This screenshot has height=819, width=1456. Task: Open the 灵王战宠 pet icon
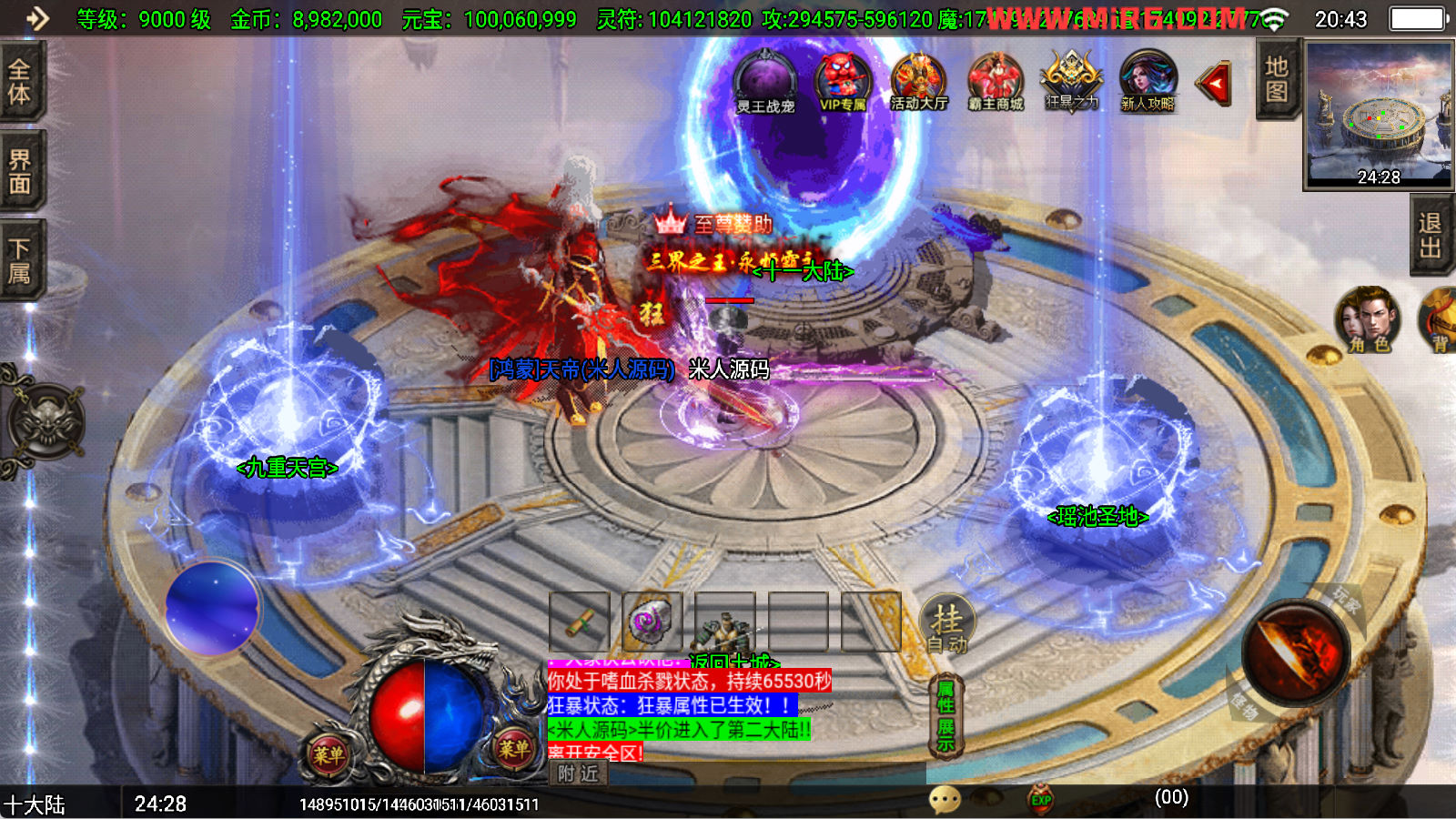tap(765, 82)
